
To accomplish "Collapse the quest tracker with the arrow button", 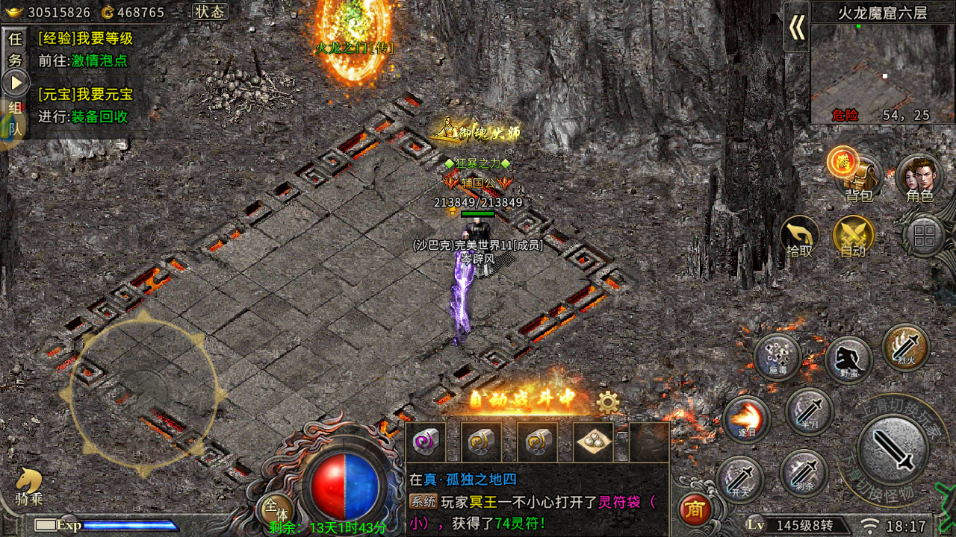I will point(16,83).
